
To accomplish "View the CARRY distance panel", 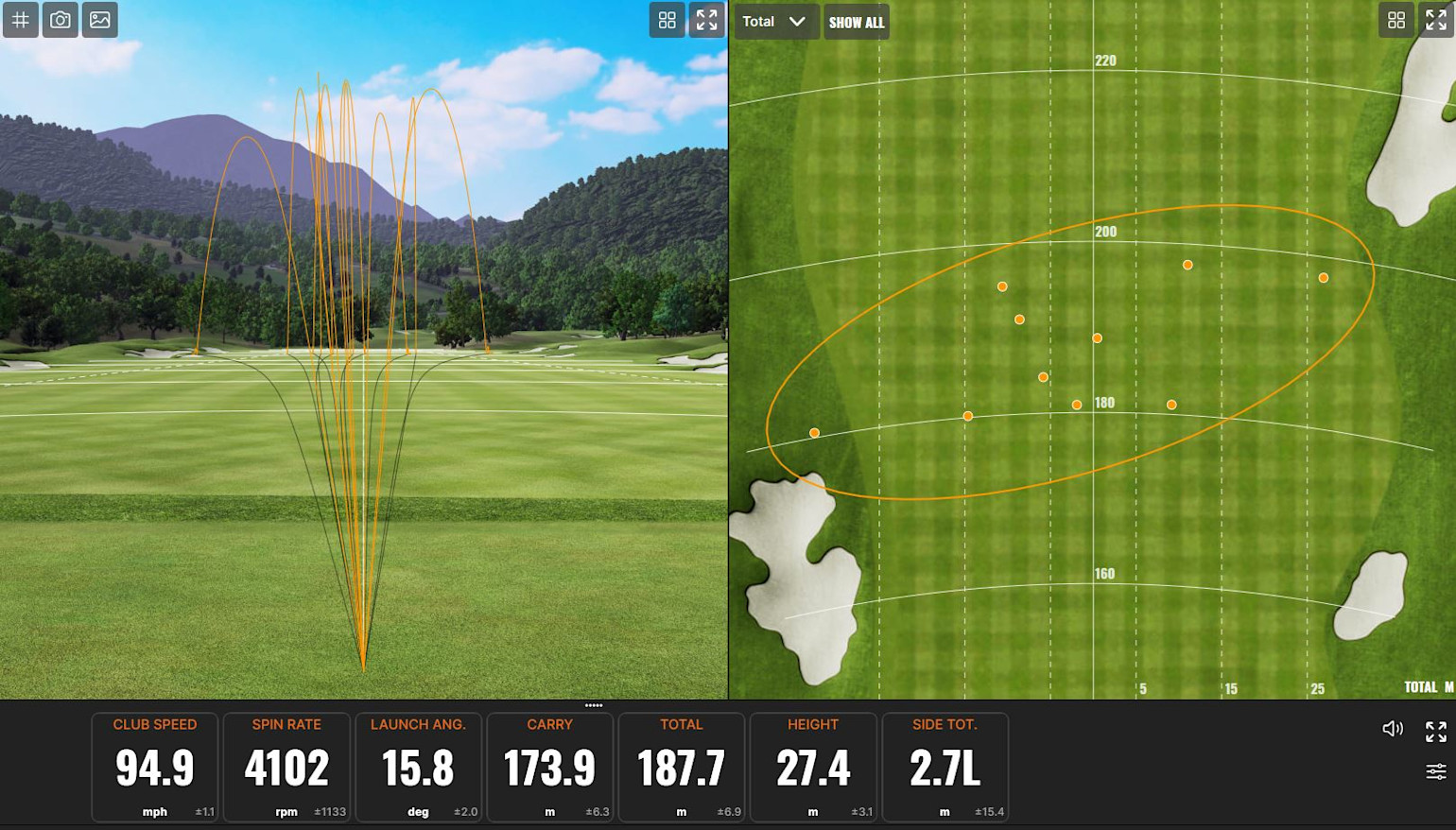I will coord(549,766).
